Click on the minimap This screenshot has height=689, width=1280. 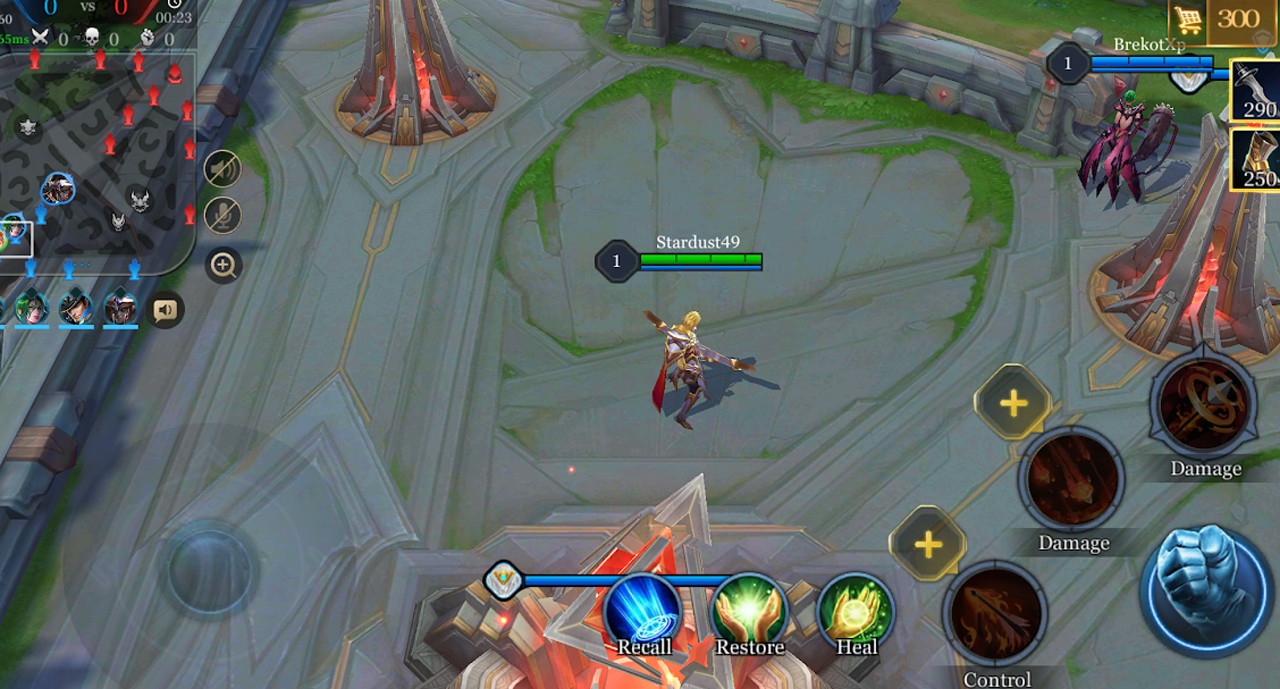(x=100, y=160)
